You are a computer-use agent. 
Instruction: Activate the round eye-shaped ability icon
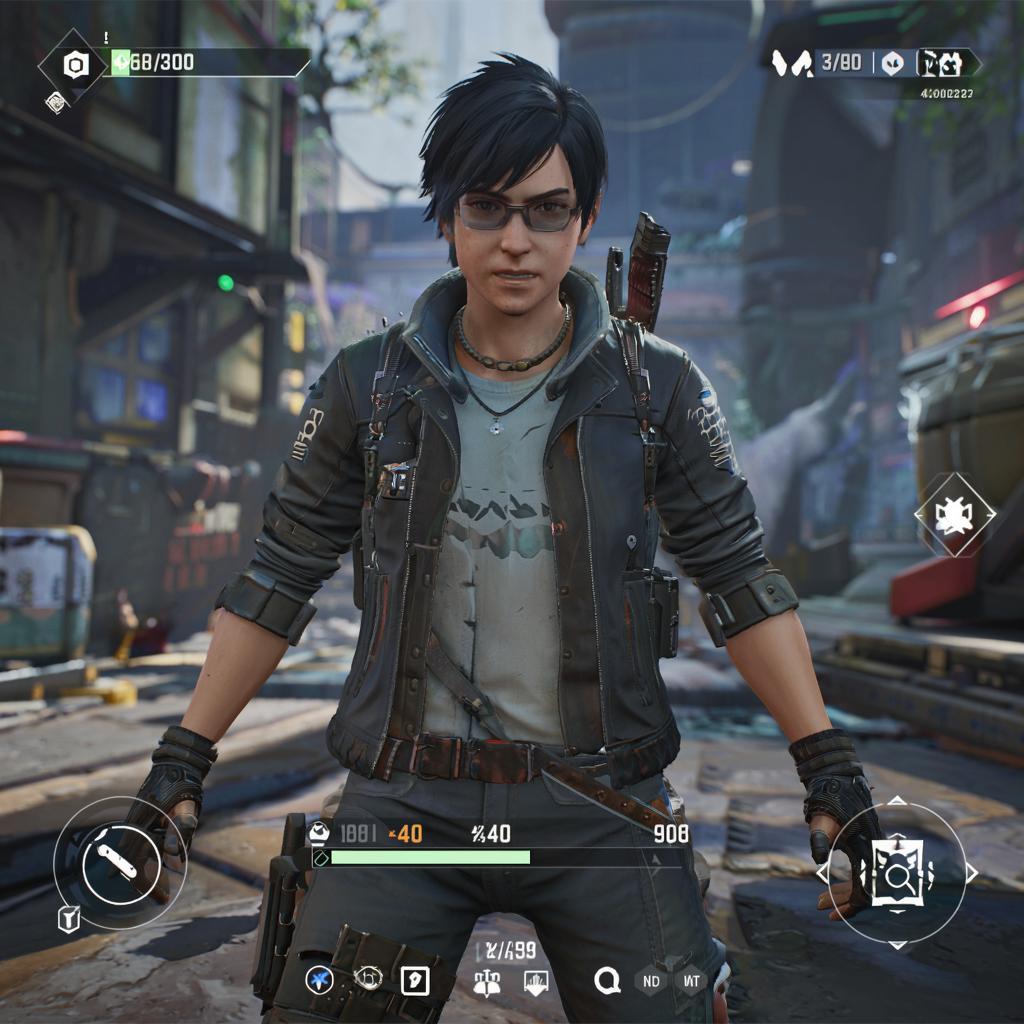point(368,979)
